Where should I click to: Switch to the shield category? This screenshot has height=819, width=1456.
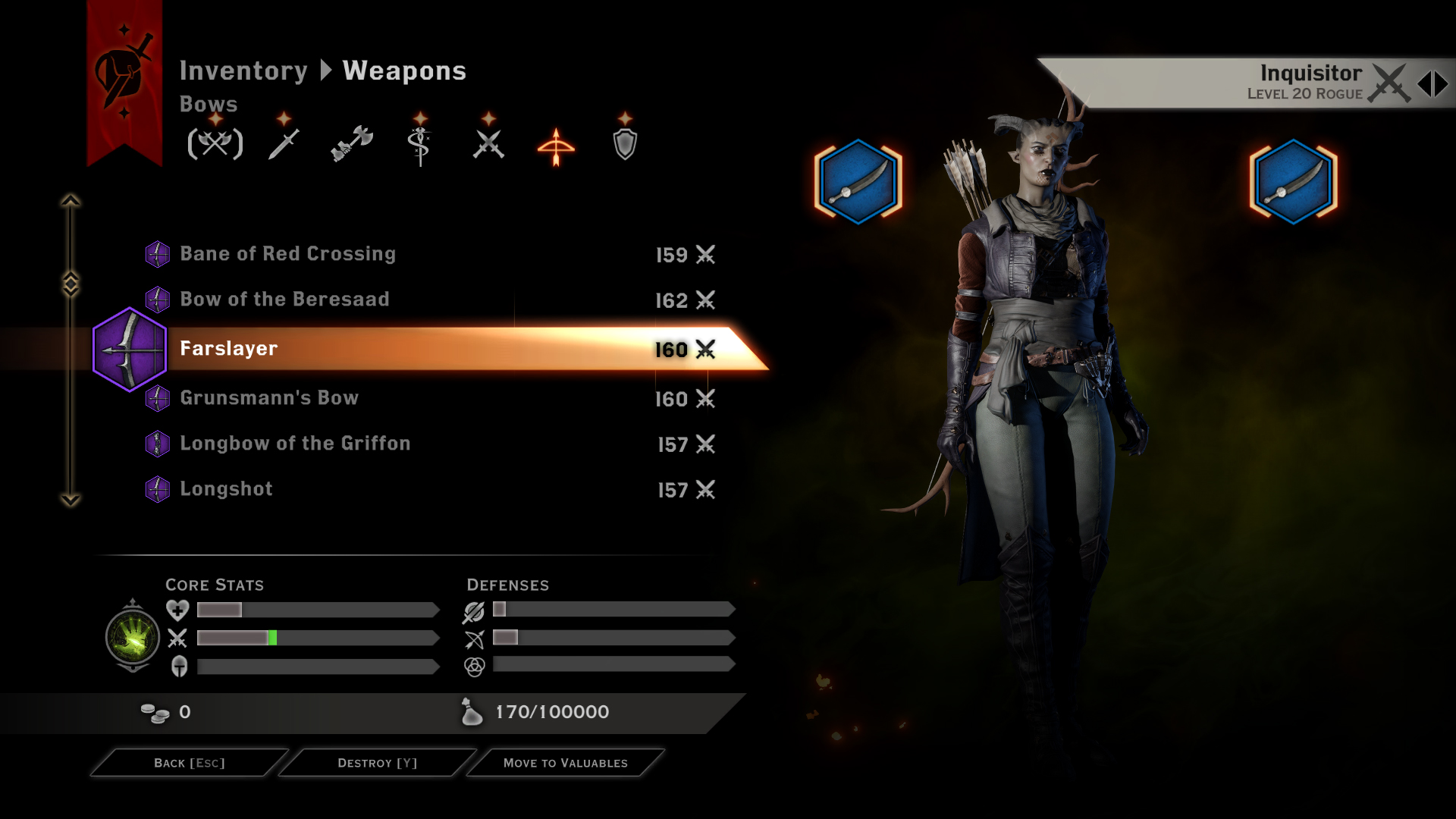[625, 143]
